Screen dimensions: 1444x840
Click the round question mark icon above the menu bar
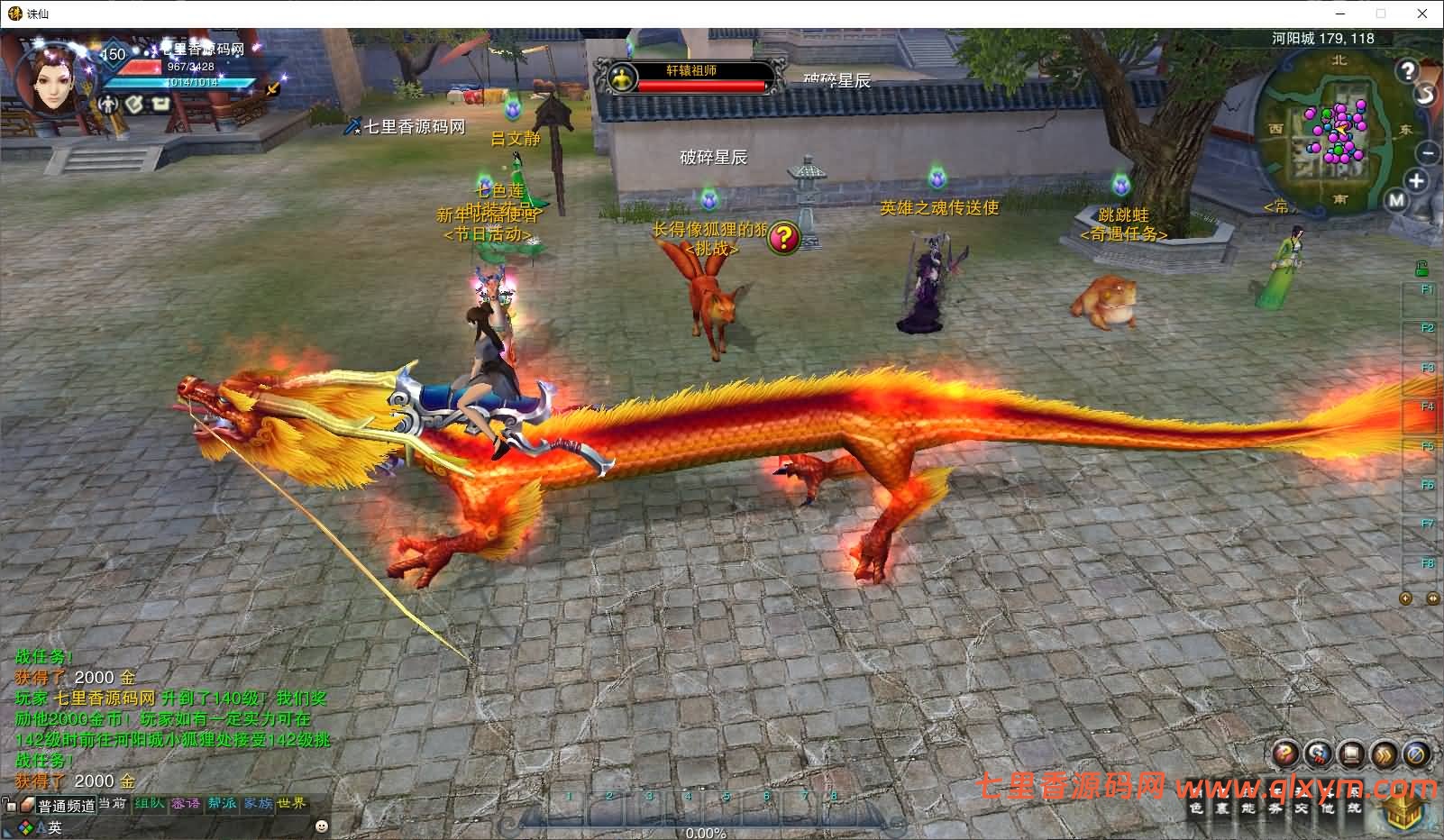1286,754
